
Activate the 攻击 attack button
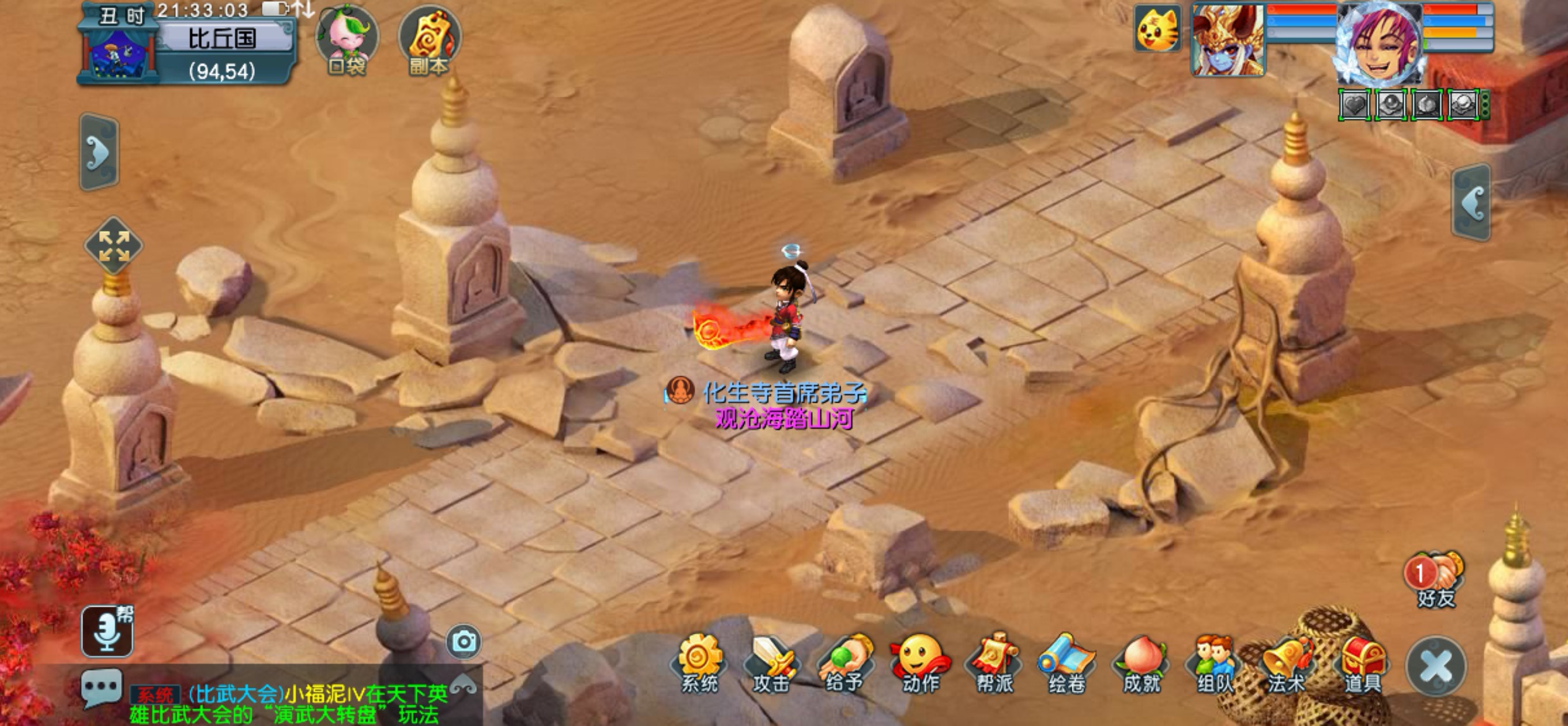[x=772, y=662]
